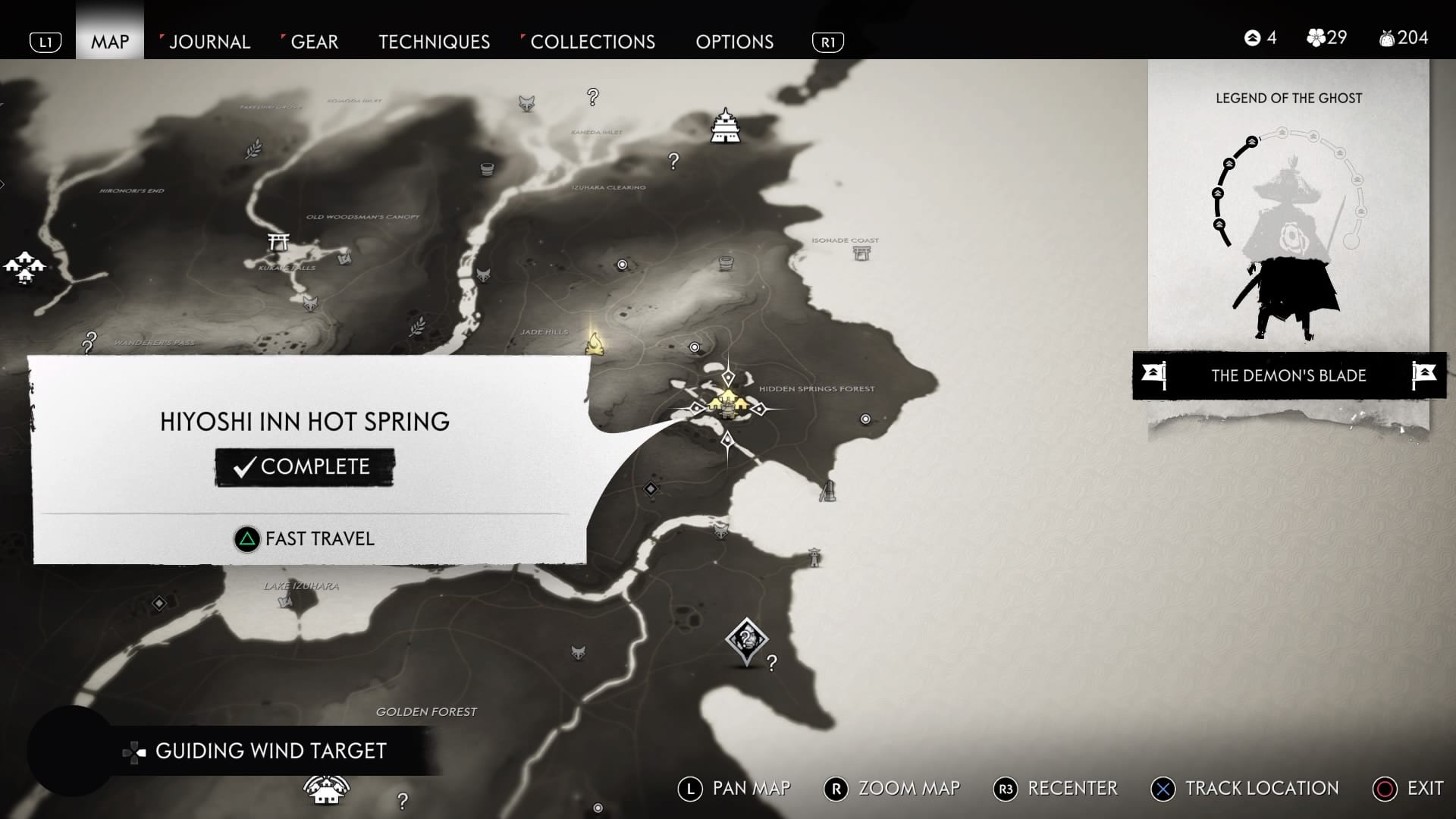1456x819 pixels.
Task: Fast travel to Hiyoshi Inn Hot Spring
Action: click(305, 539)
